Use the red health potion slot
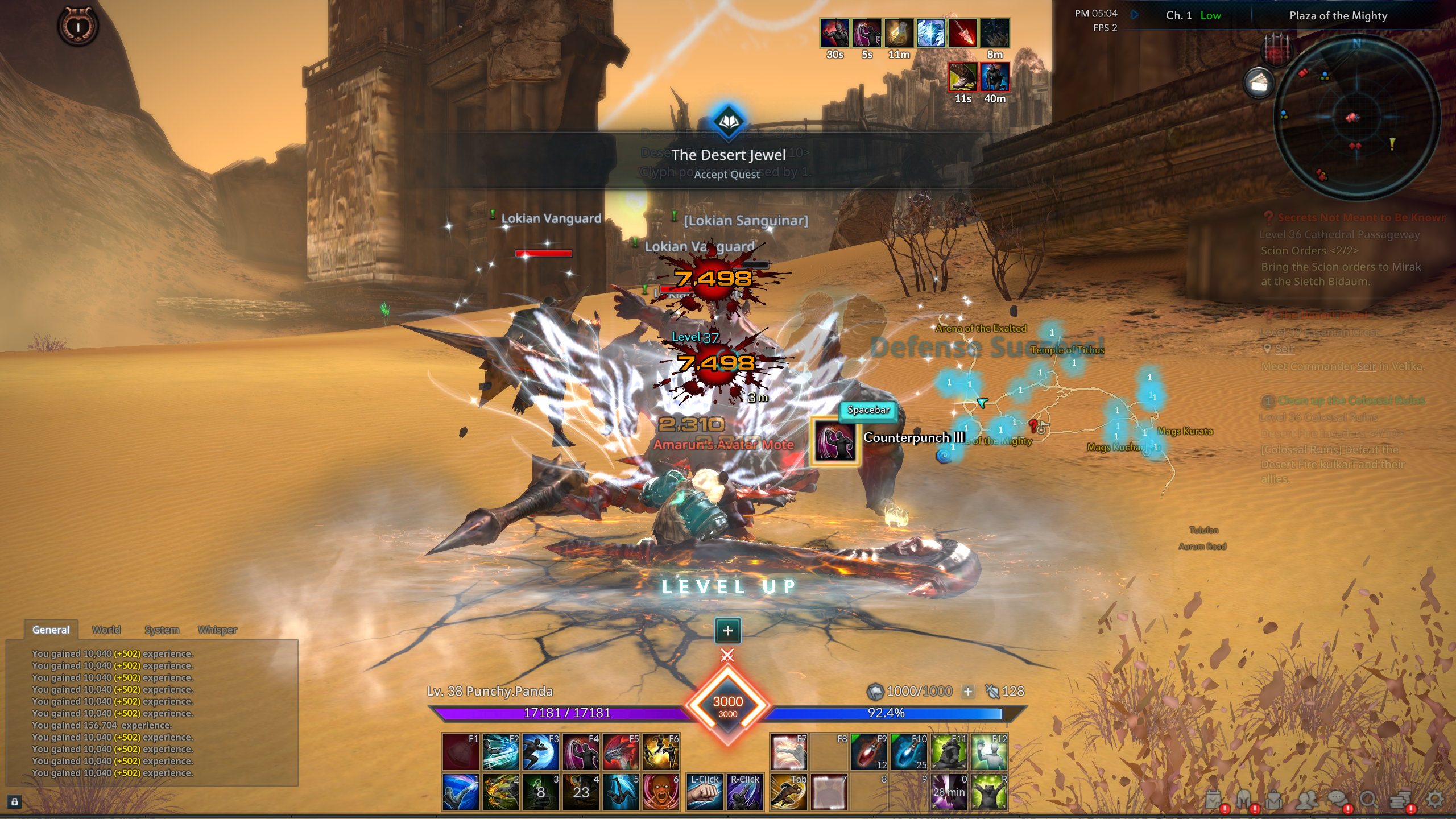 pyautogui.click(x=868, y=751)
